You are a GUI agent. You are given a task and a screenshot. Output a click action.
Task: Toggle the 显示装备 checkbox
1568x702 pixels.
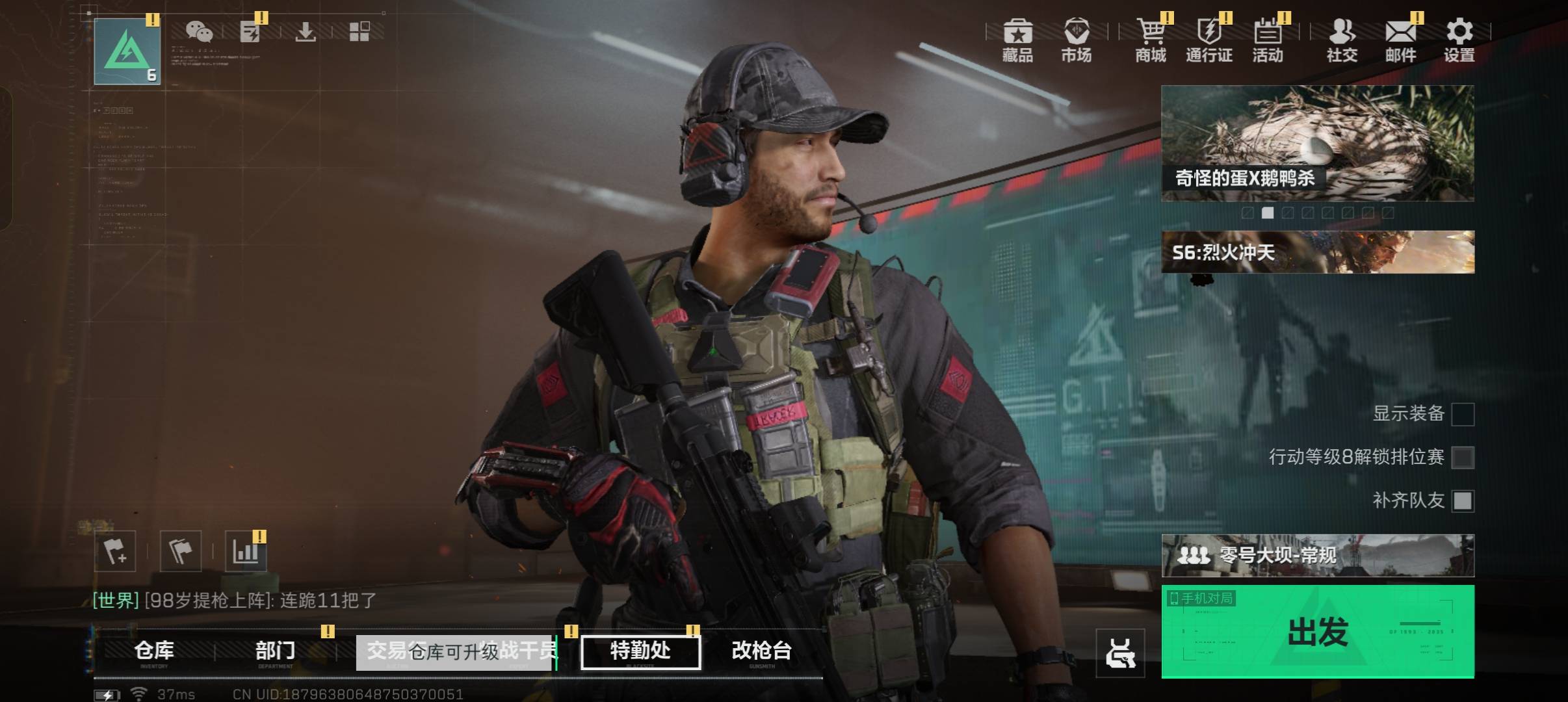click(1463, 414)
